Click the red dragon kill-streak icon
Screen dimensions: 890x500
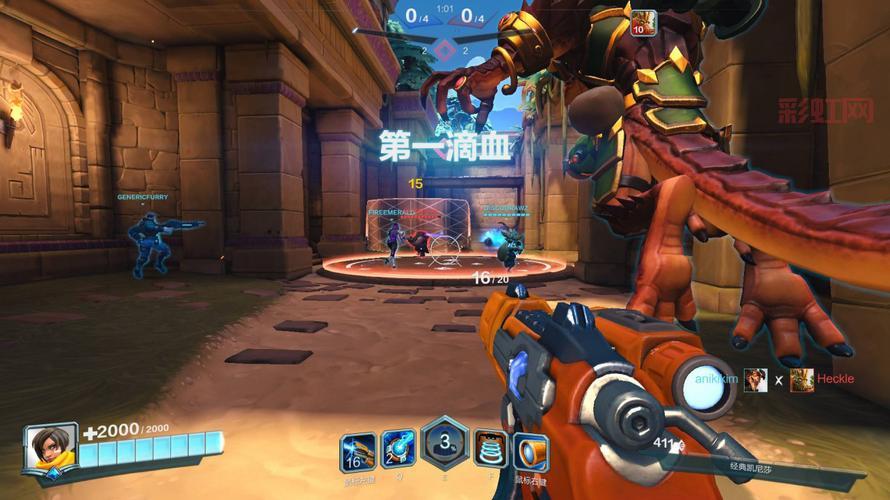coord(643,20)
